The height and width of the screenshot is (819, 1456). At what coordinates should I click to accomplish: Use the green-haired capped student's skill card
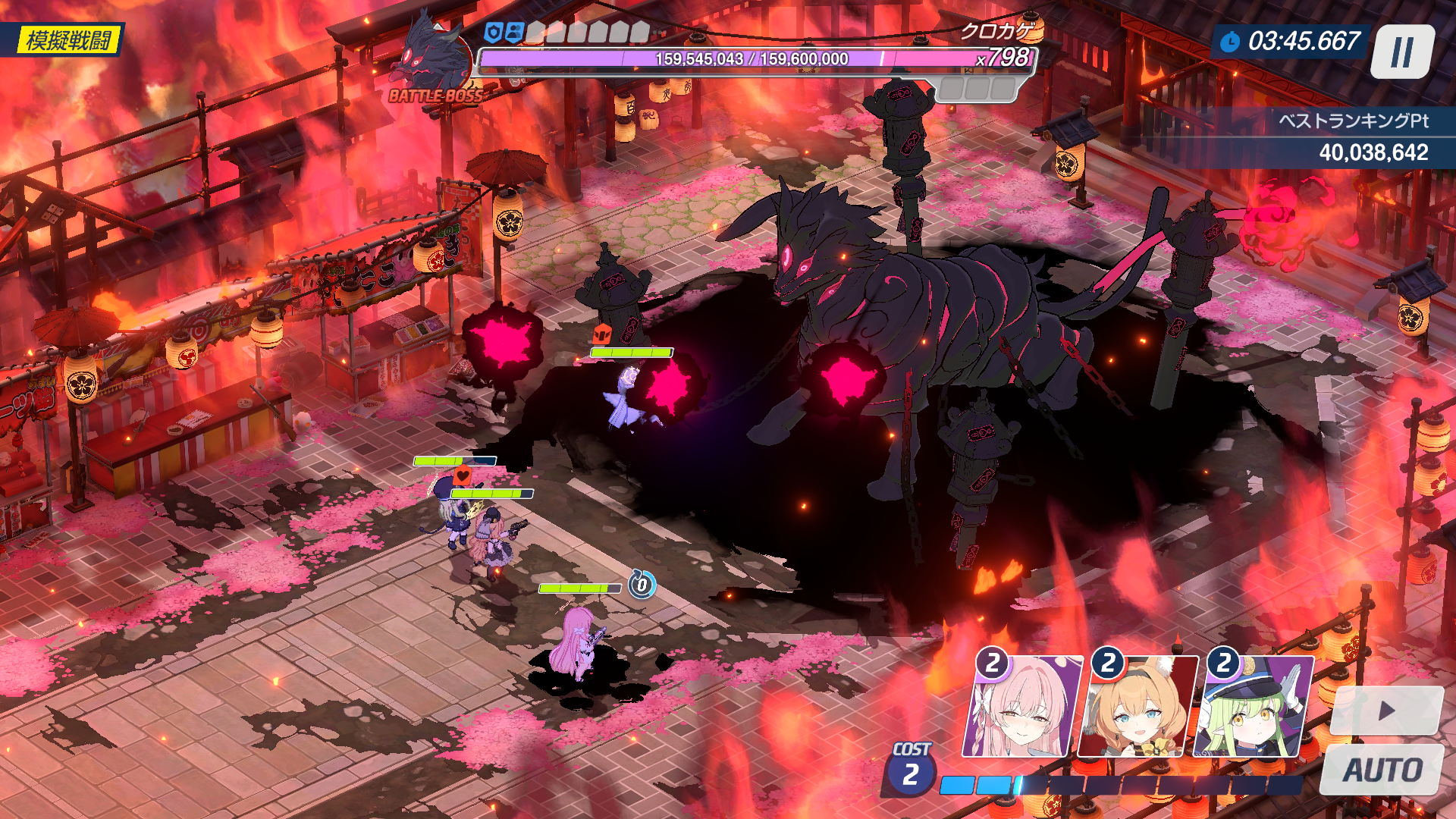click(x=1253, y=708)
